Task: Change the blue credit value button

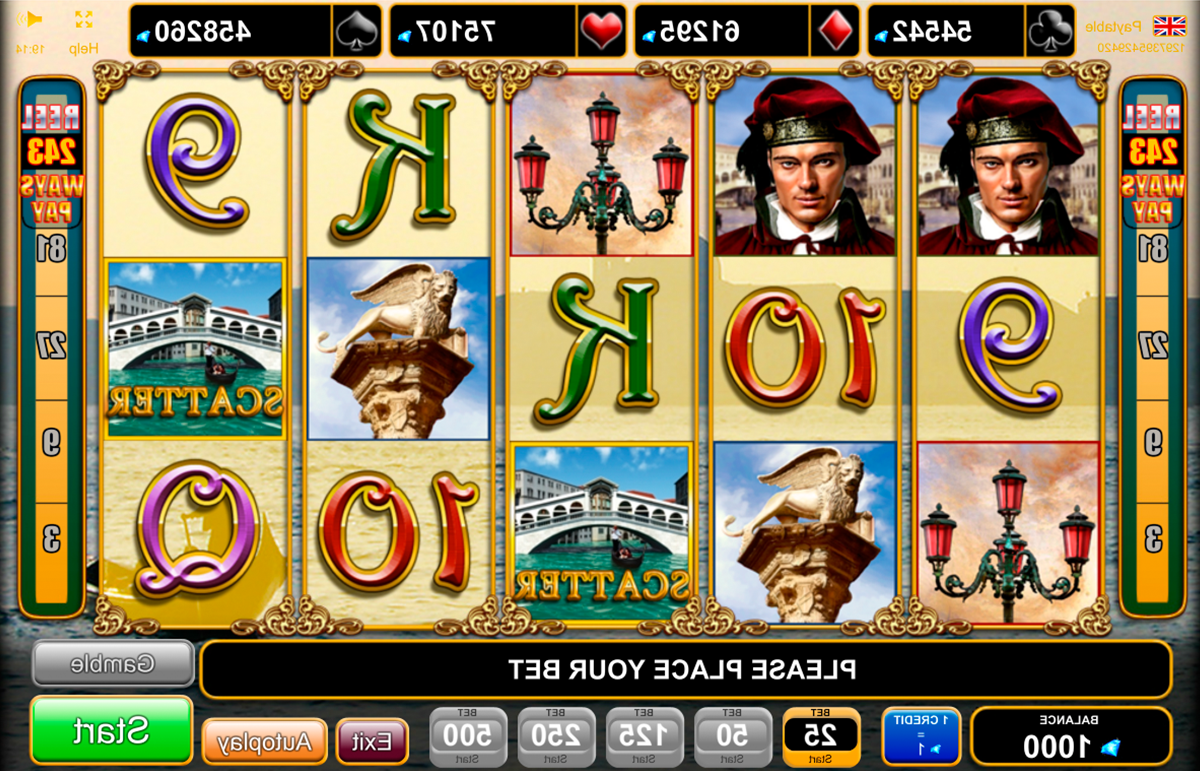Action: (x=920, y=737)
